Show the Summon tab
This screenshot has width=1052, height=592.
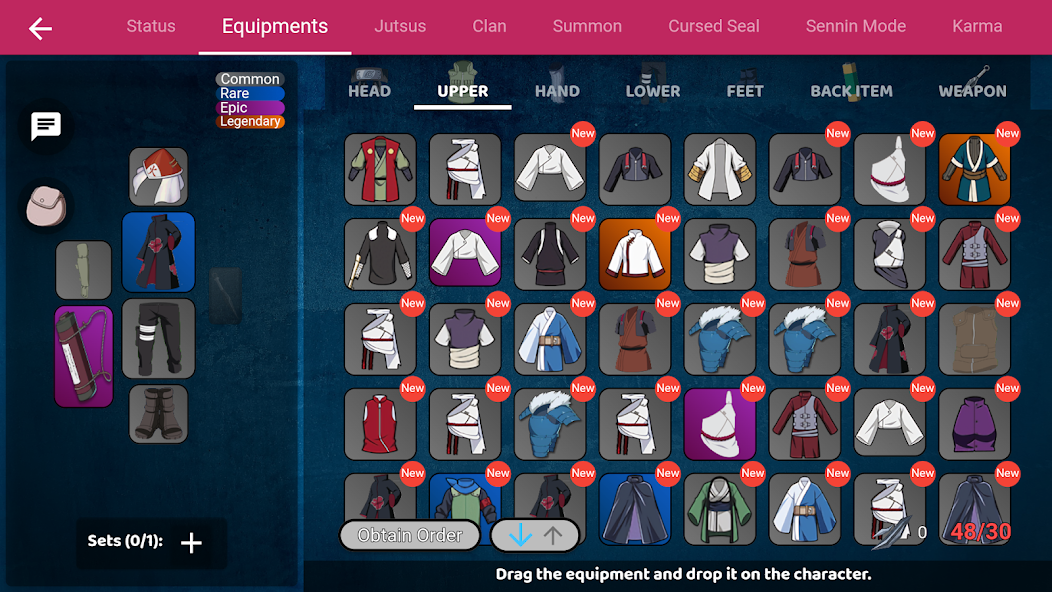point(587,27)
